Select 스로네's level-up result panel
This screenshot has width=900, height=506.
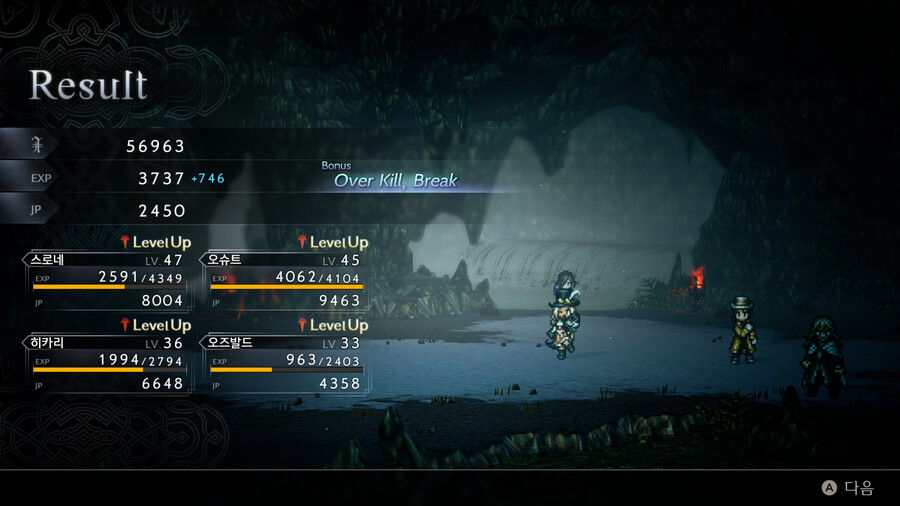pos(106,280)
